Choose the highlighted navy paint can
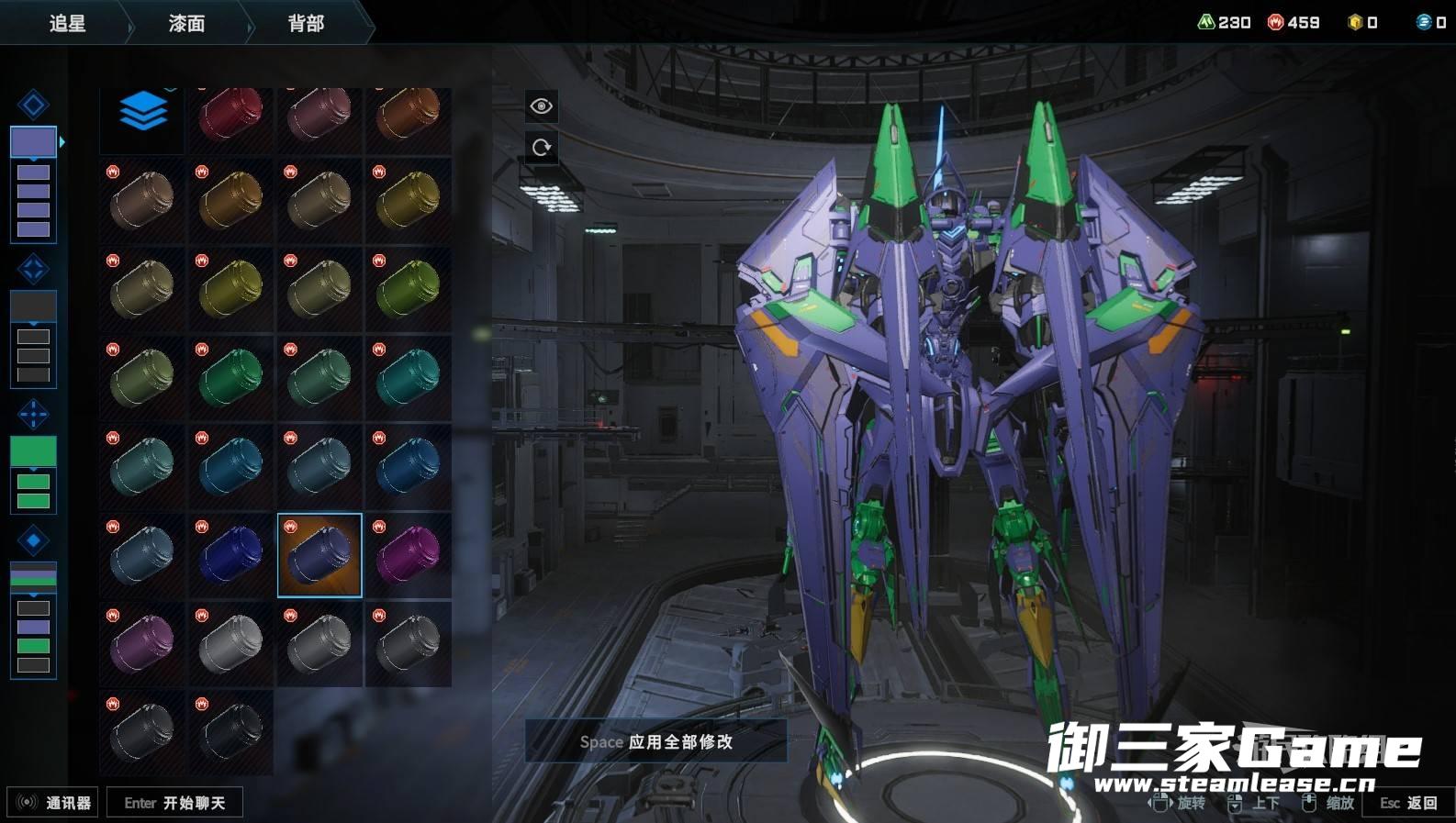Image resolution: width=1456 pixels, height=823 pixels. coord(319,555)
